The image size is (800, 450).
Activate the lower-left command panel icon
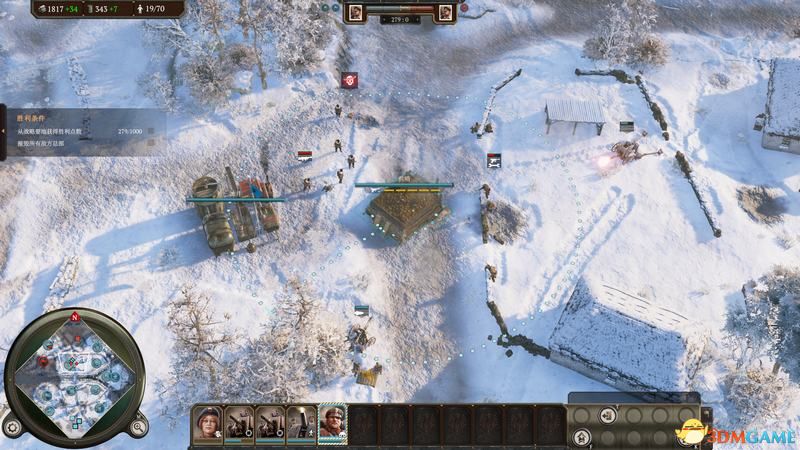pyautogui.click(x=582, y=436)
